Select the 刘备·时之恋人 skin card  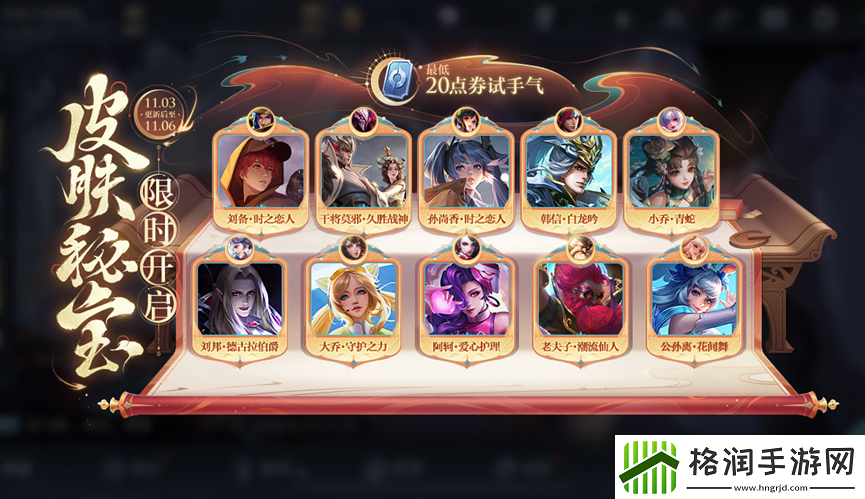[257, 170]
